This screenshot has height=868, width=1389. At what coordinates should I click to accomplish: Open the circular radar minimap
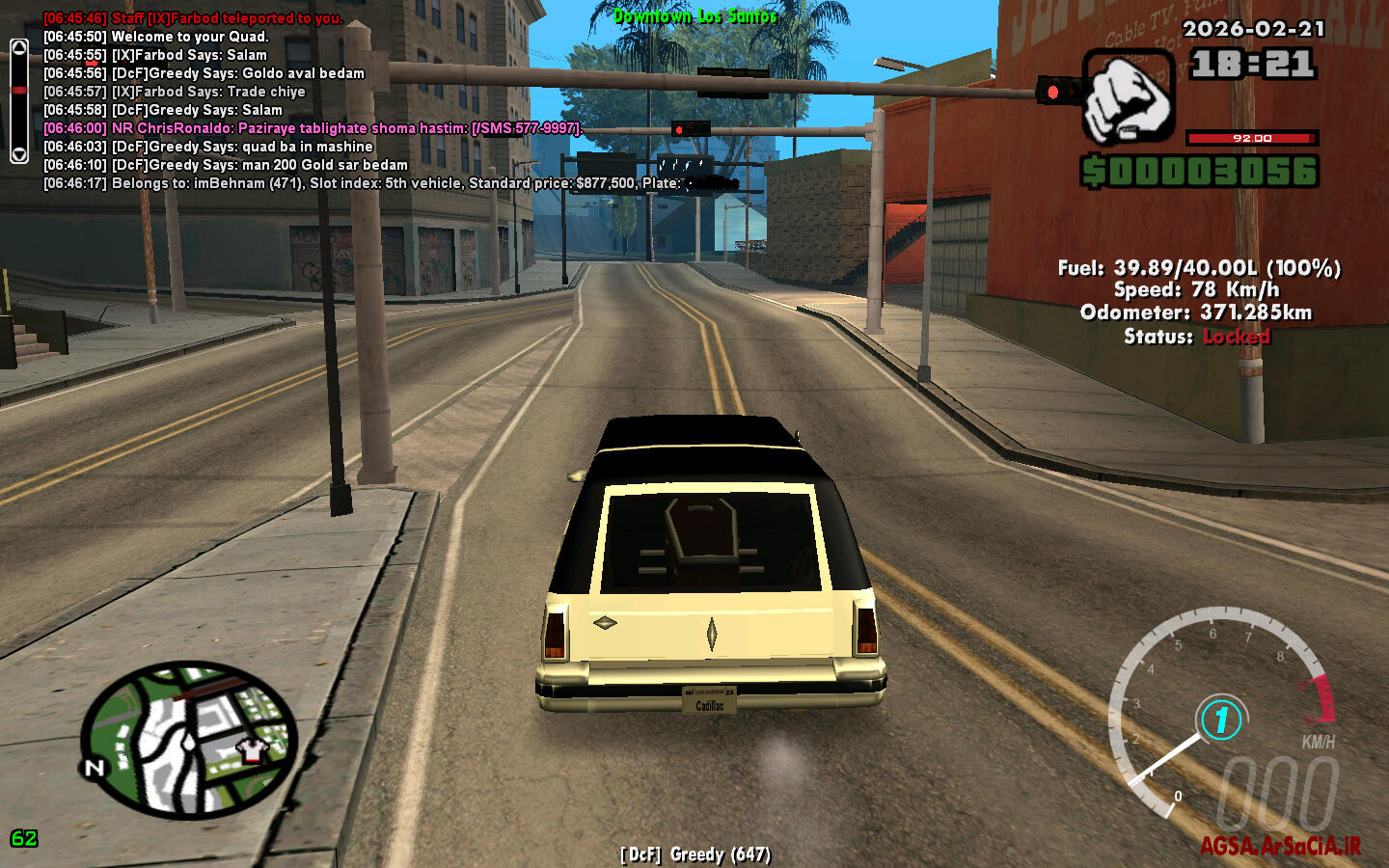(188, 740)
